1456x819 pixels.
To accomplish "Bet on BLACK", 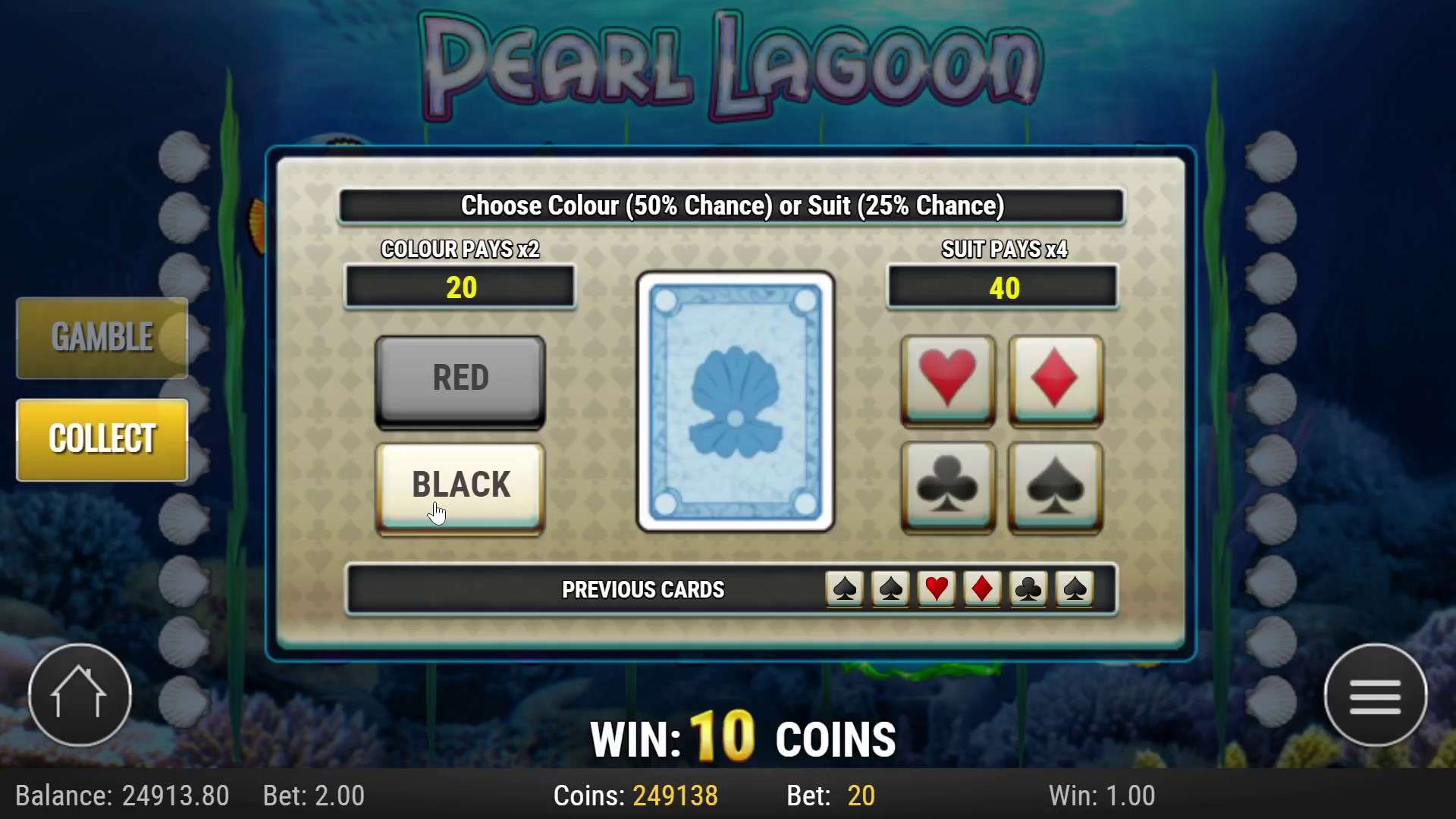I will 460,484.
